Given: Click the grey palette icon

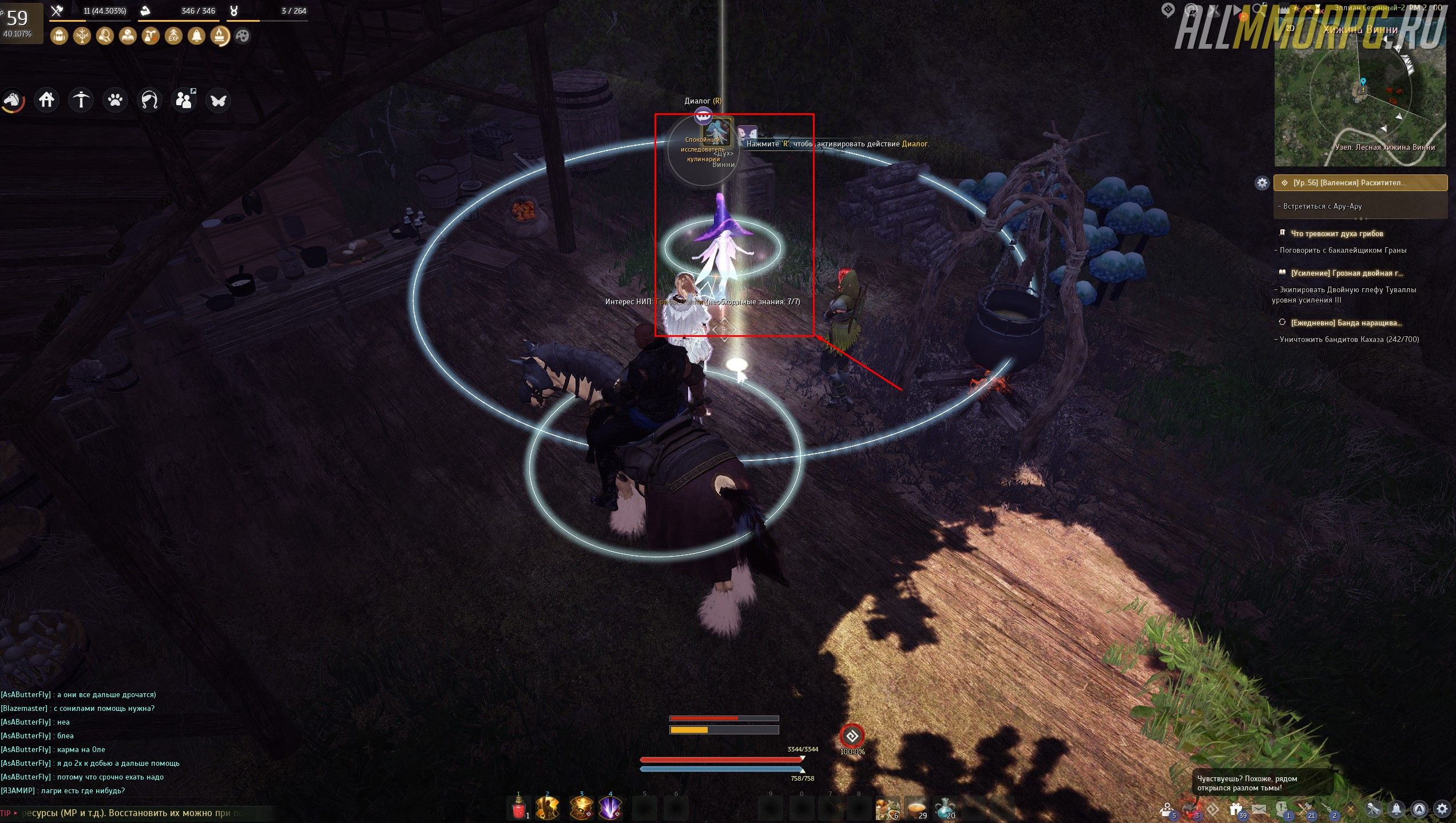Looking at the screenshot, I should point(243,36).
